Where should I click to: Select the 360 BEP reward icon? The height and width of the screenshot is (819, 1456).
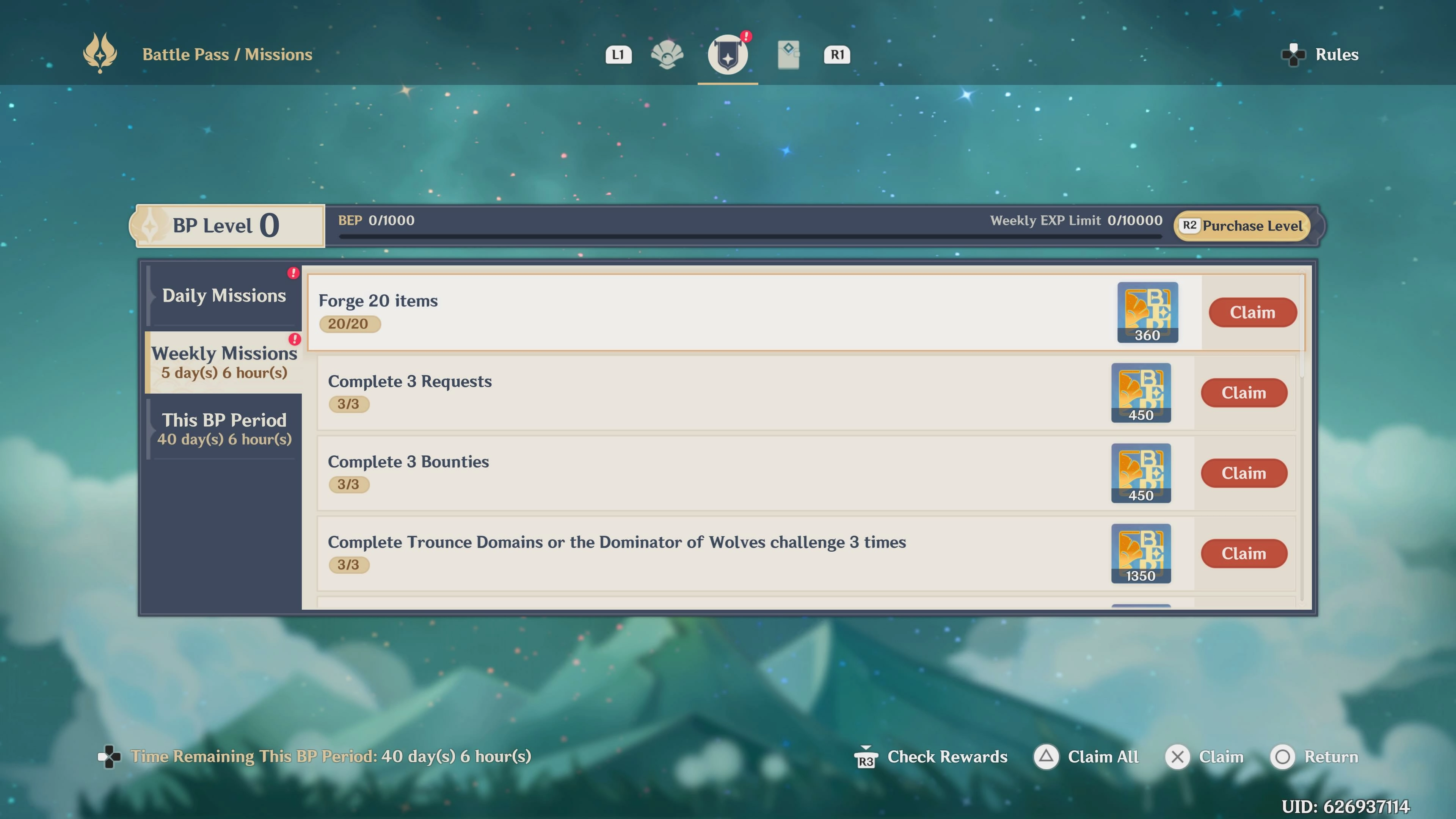click(x=1147, y=312)
